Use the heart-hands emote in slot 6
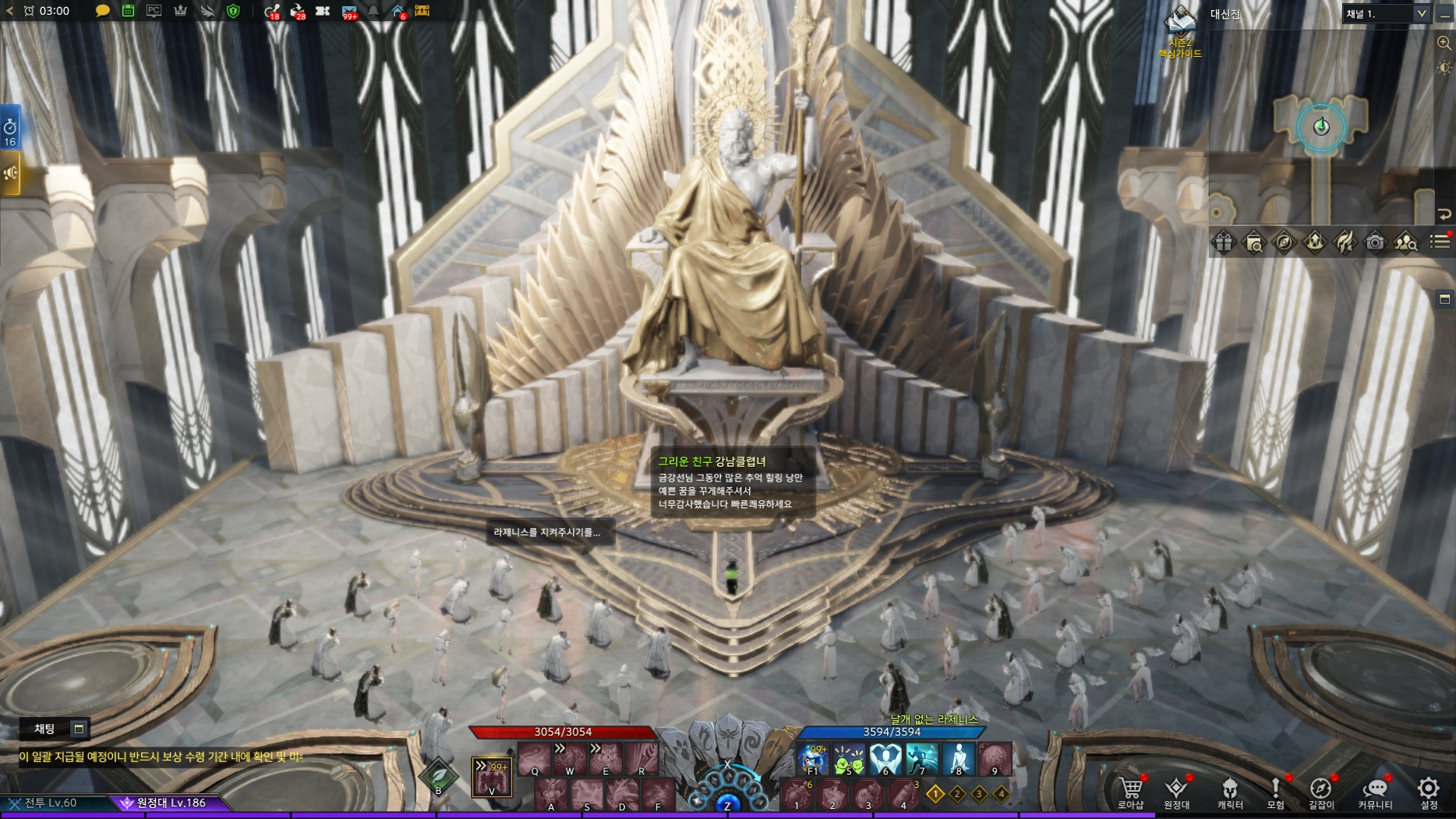 tap(885, 758)
